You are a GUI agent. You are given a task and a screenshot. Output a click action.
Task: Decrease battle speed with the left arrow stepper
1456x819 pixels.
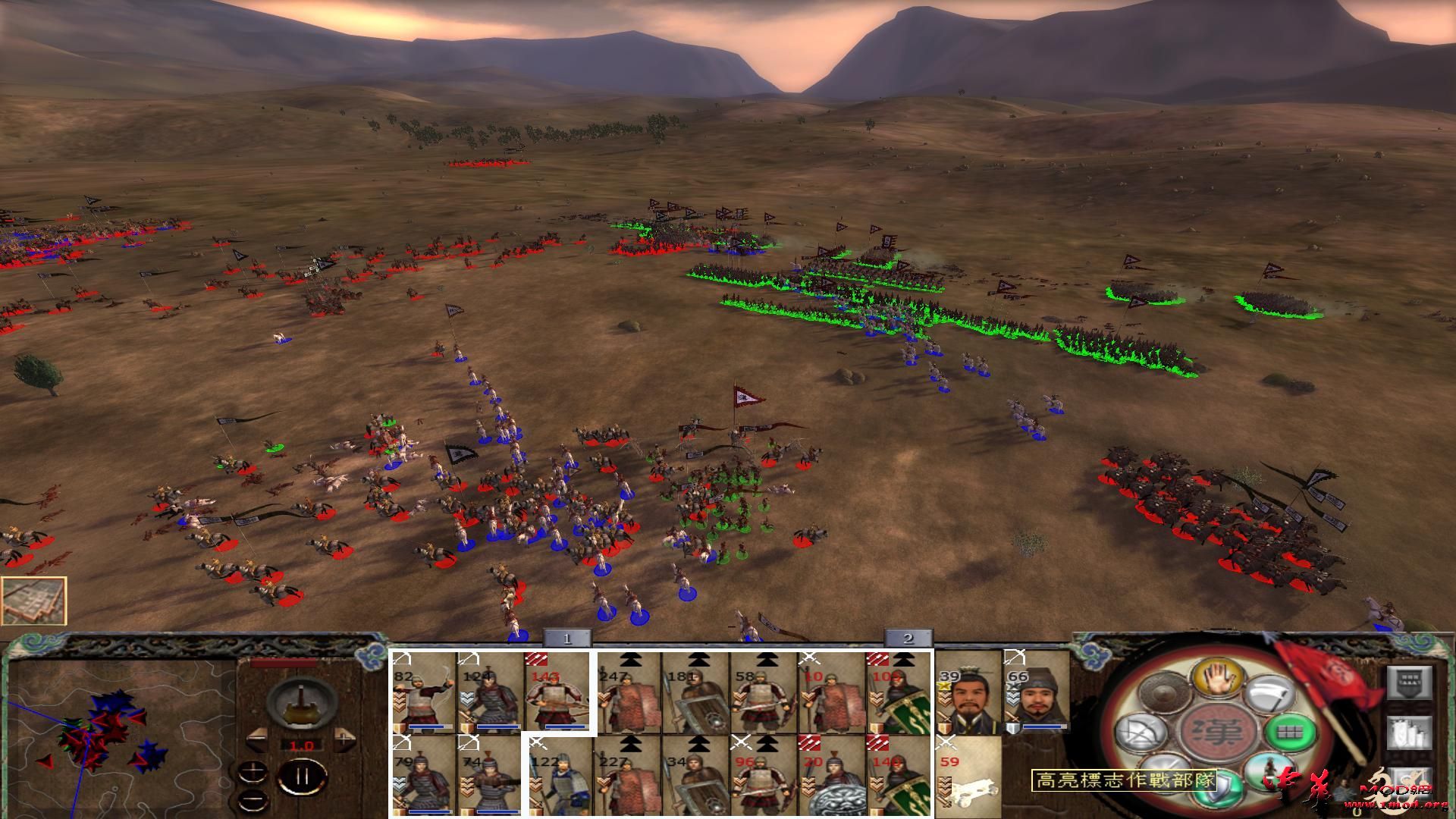(x=257, y=739)
